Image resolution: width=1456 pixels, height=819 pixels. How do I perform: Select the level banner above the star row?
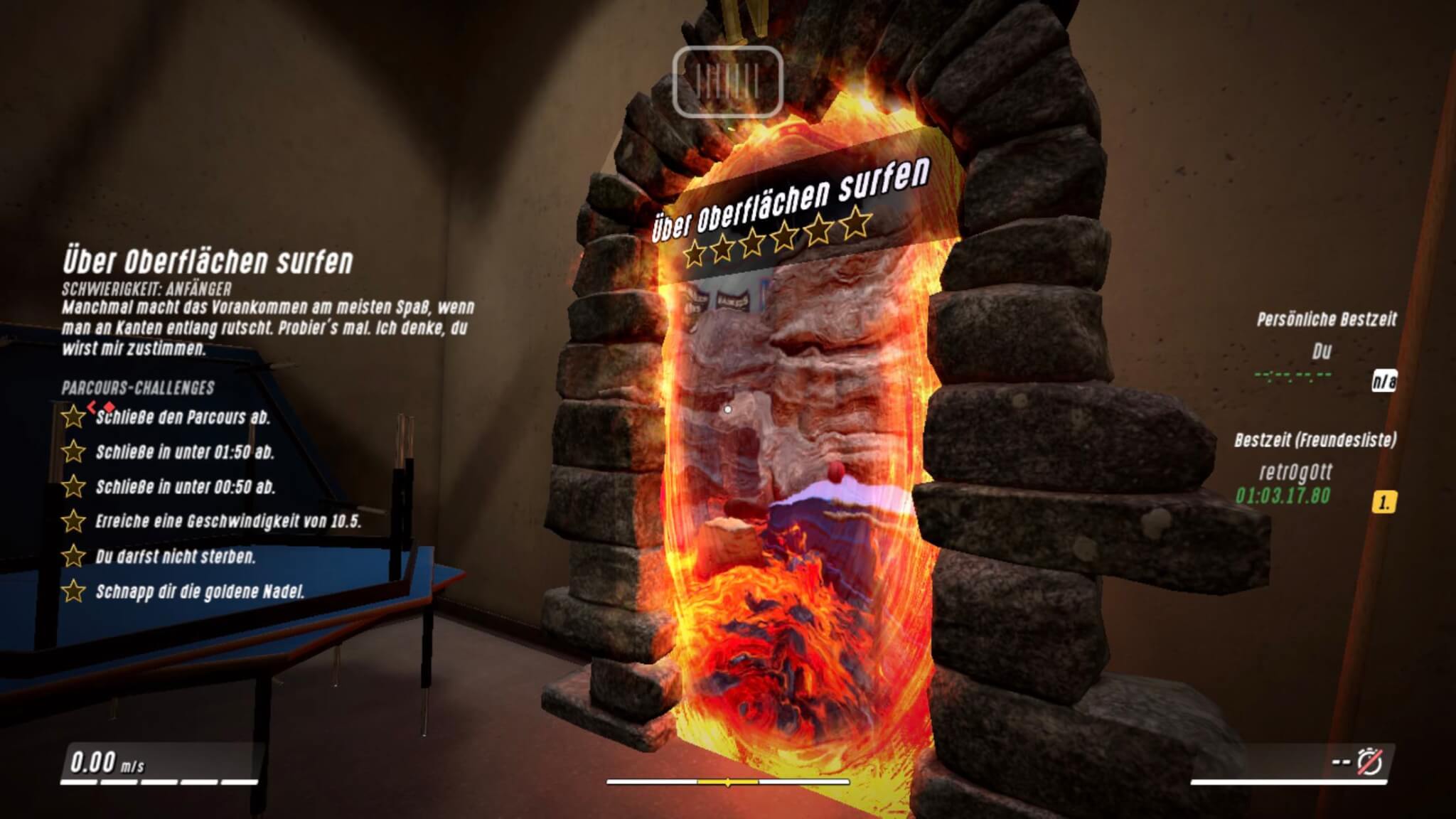click(791, 198)
